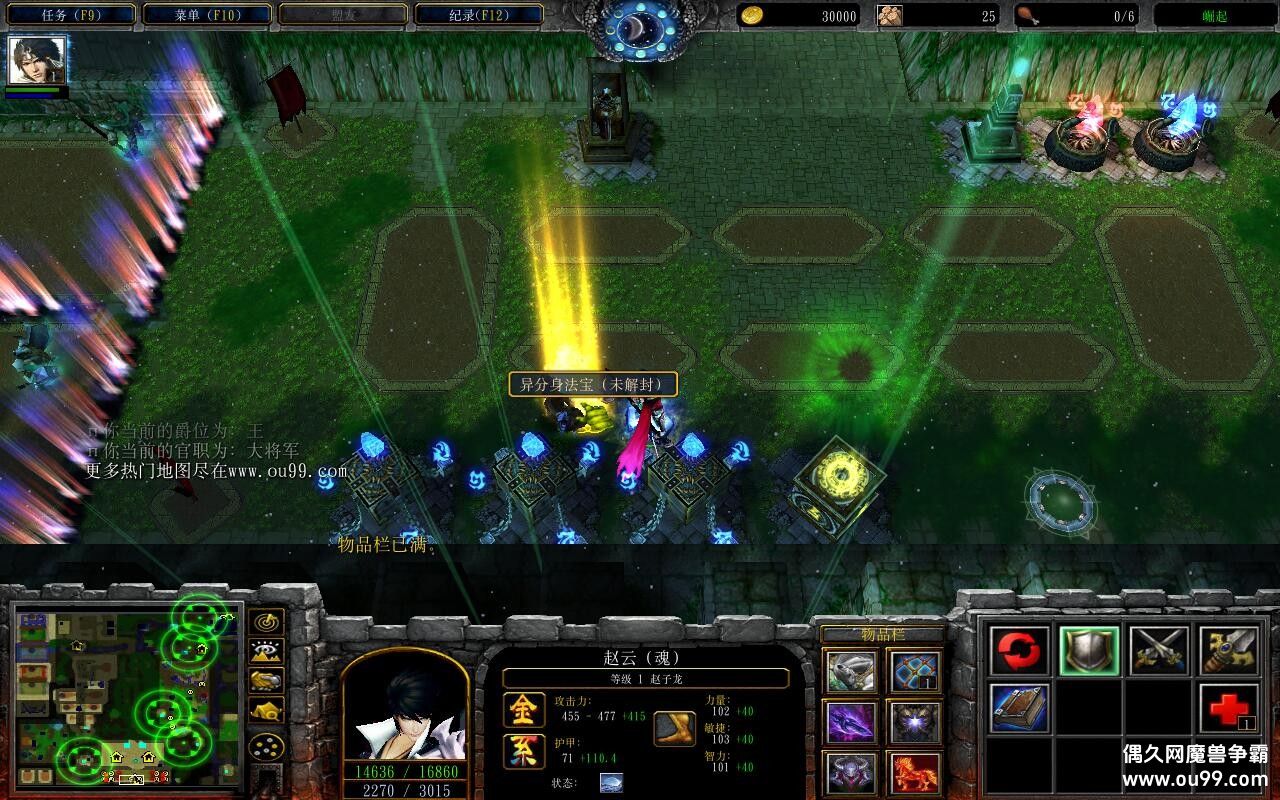Select the purple blade inventory item

point(851,722)
